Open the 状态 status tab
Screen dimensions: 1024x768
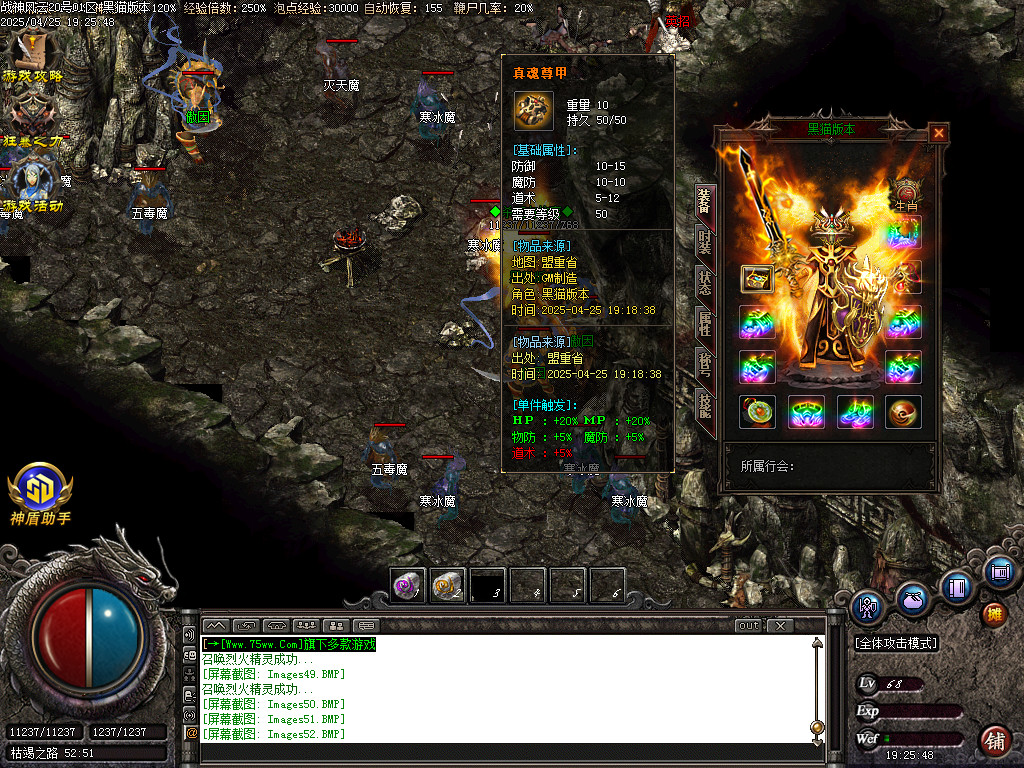click(x=705, y=282)
